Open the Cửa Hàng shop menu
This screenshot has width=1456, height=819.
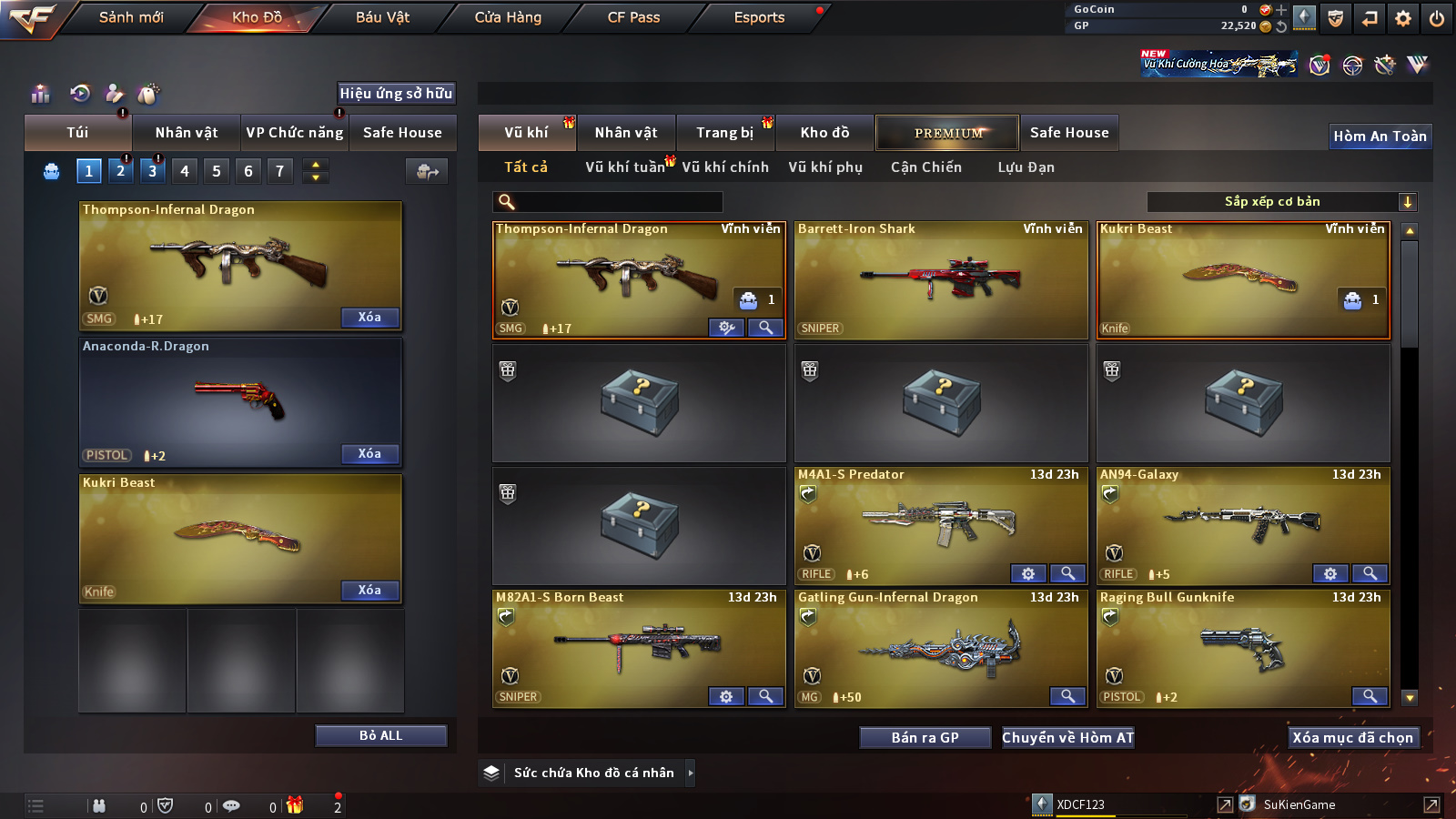(x=508, y=17)
